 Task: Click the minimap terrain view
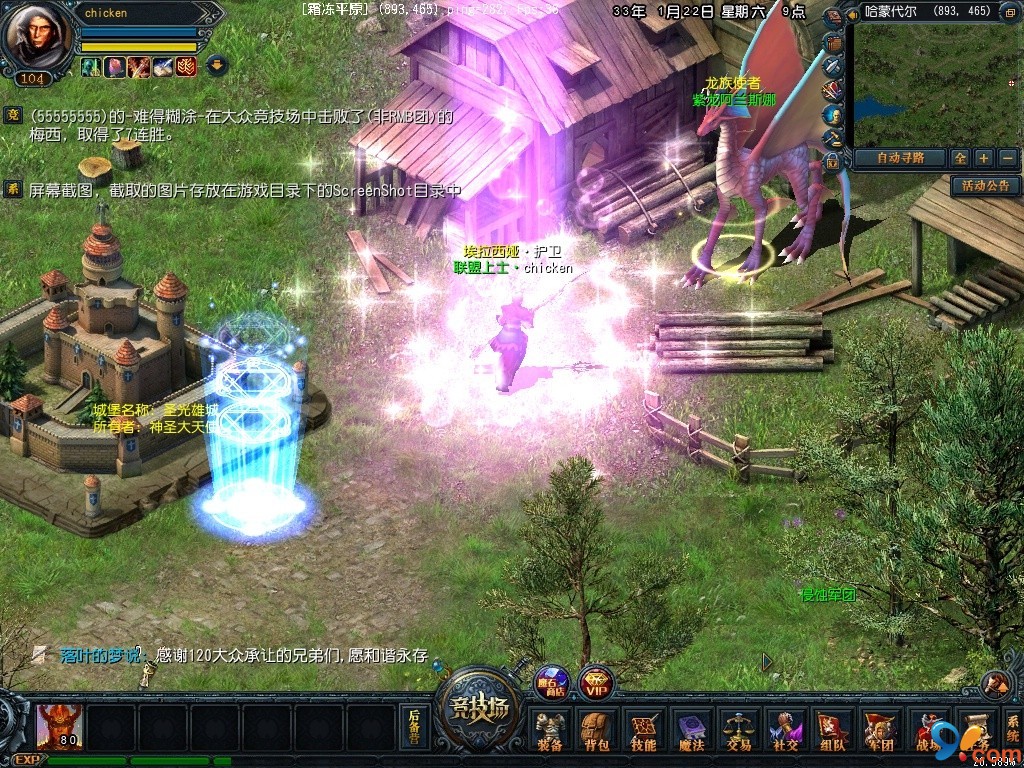point(933,85)
